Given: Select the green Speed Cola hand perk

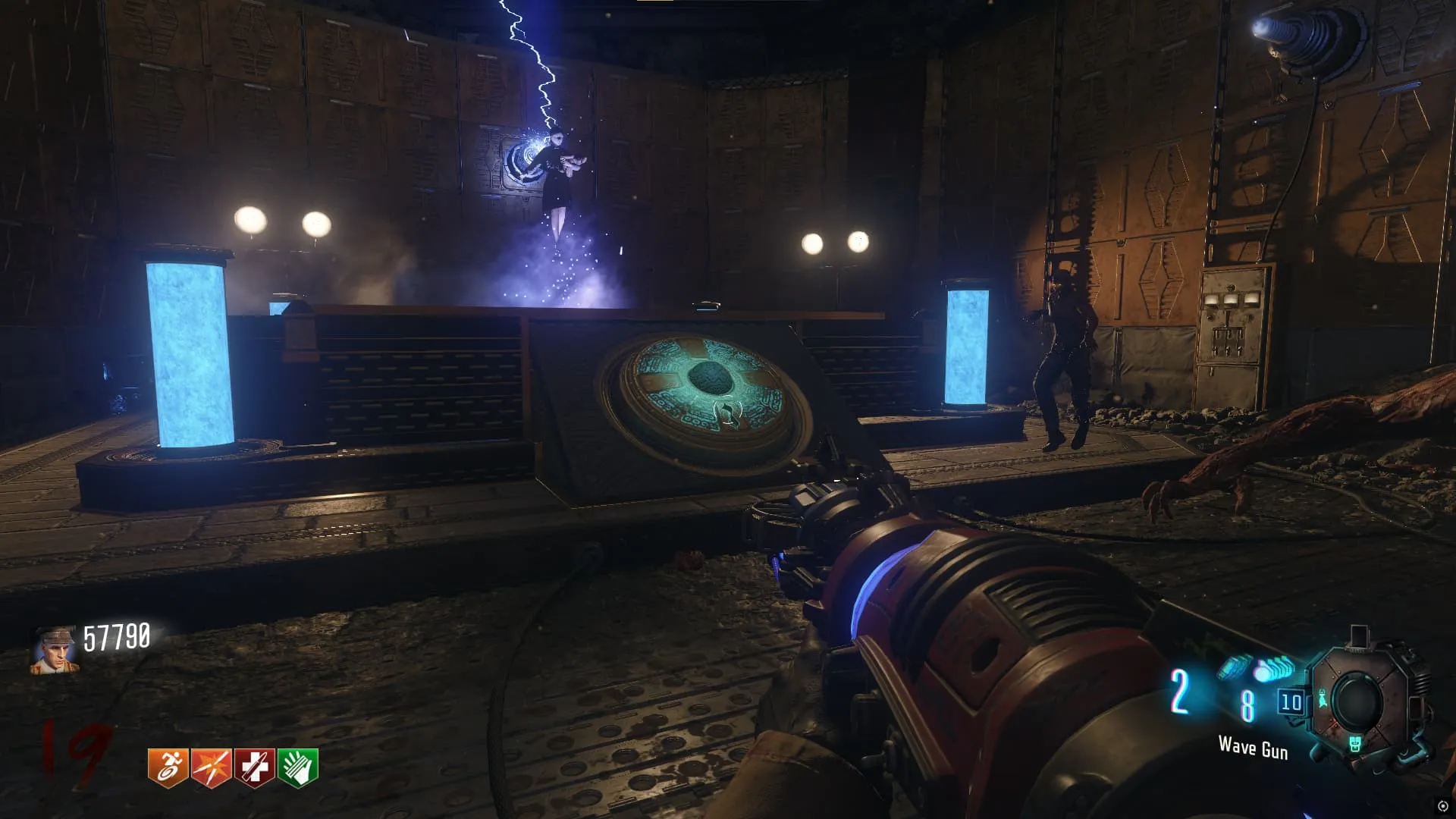Looking at the screenshot, I should [x=298, y=768].
